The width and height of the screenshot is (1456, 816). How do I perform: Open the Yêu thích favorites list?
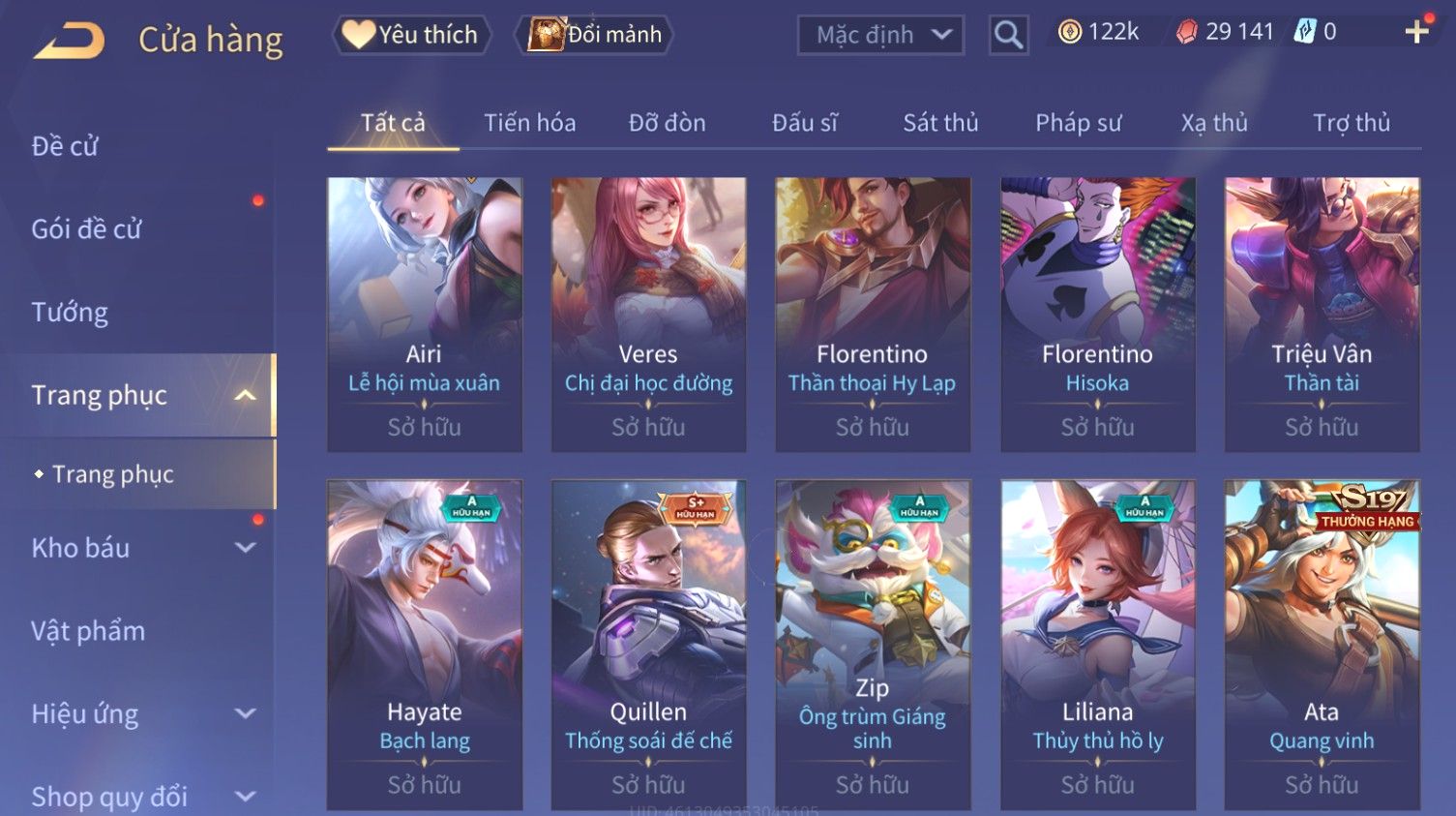pos(412,35)
